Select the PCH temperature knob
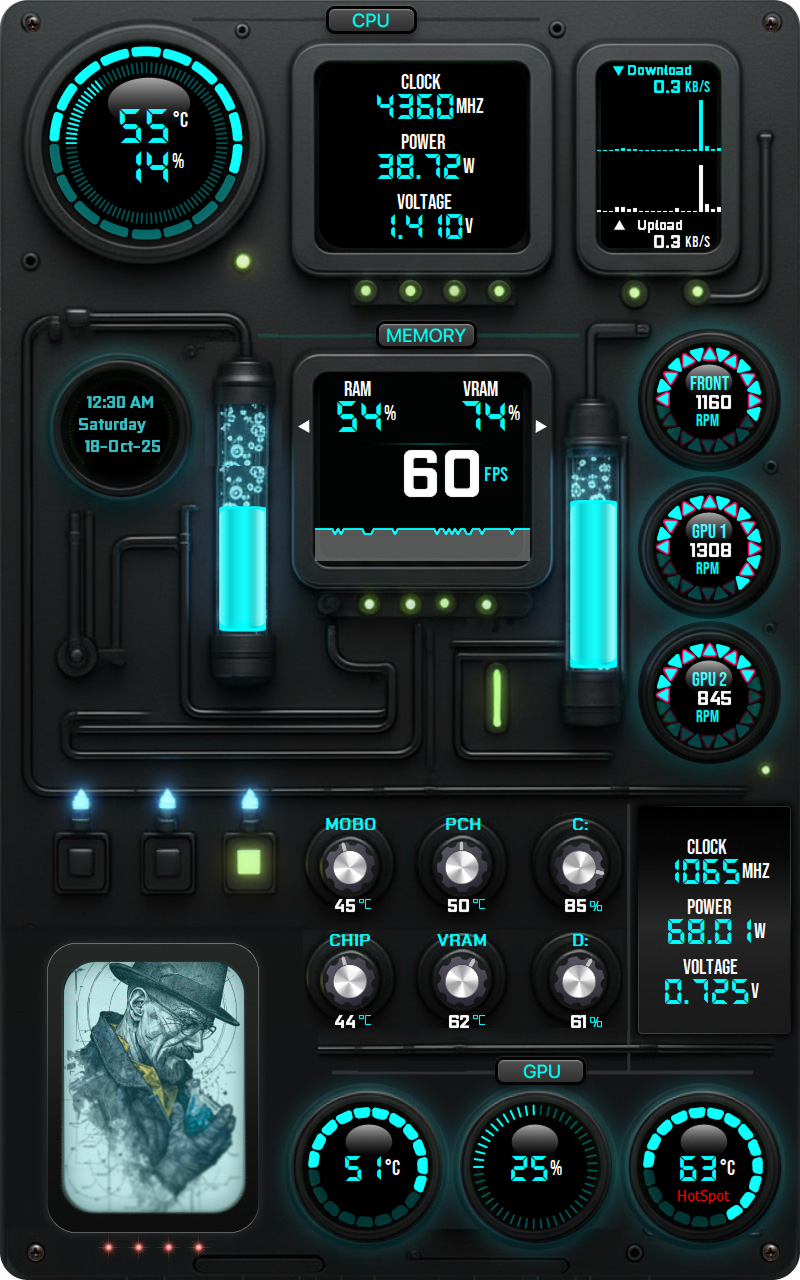This screenshot has width=800, height=1280. (462, 867)
